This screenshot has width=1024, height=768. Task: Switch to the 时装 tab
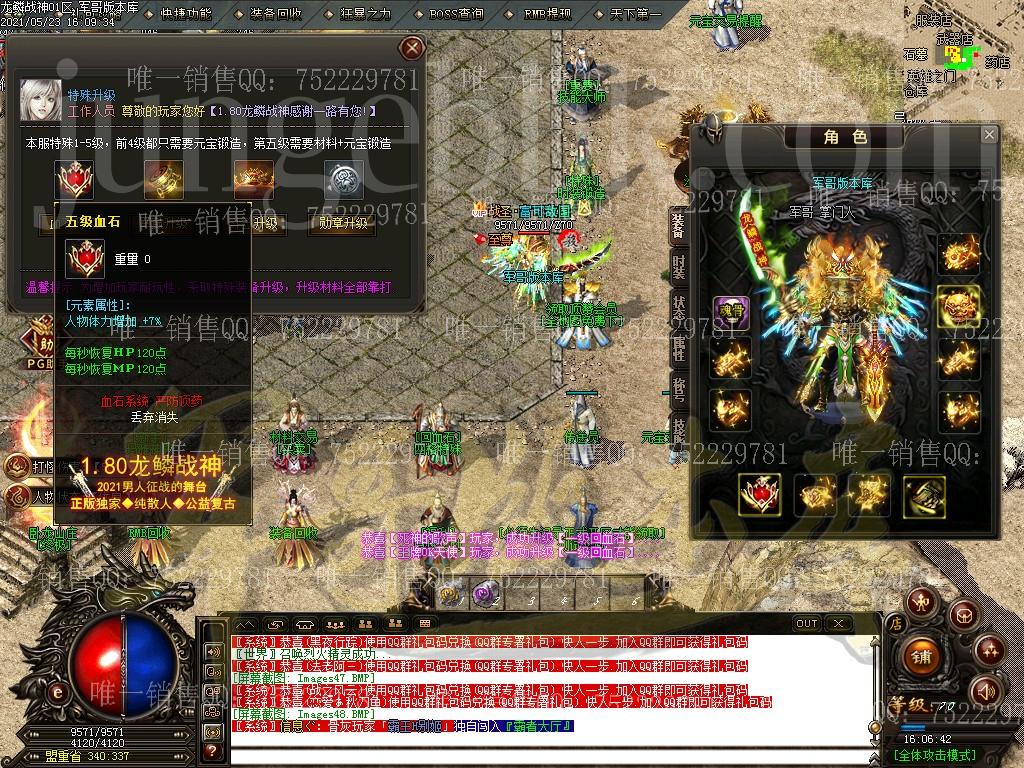click(679, 267)
